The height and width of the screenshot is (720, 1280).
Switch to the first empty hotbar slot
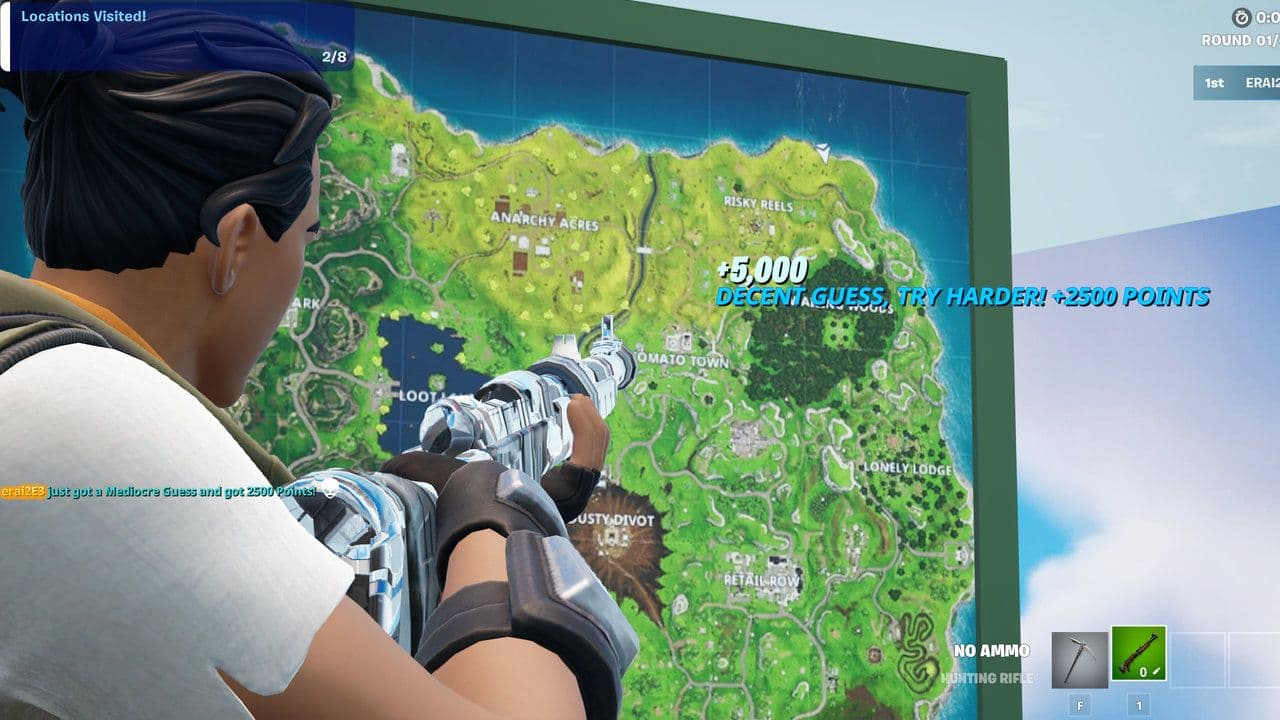(1200, 658)
